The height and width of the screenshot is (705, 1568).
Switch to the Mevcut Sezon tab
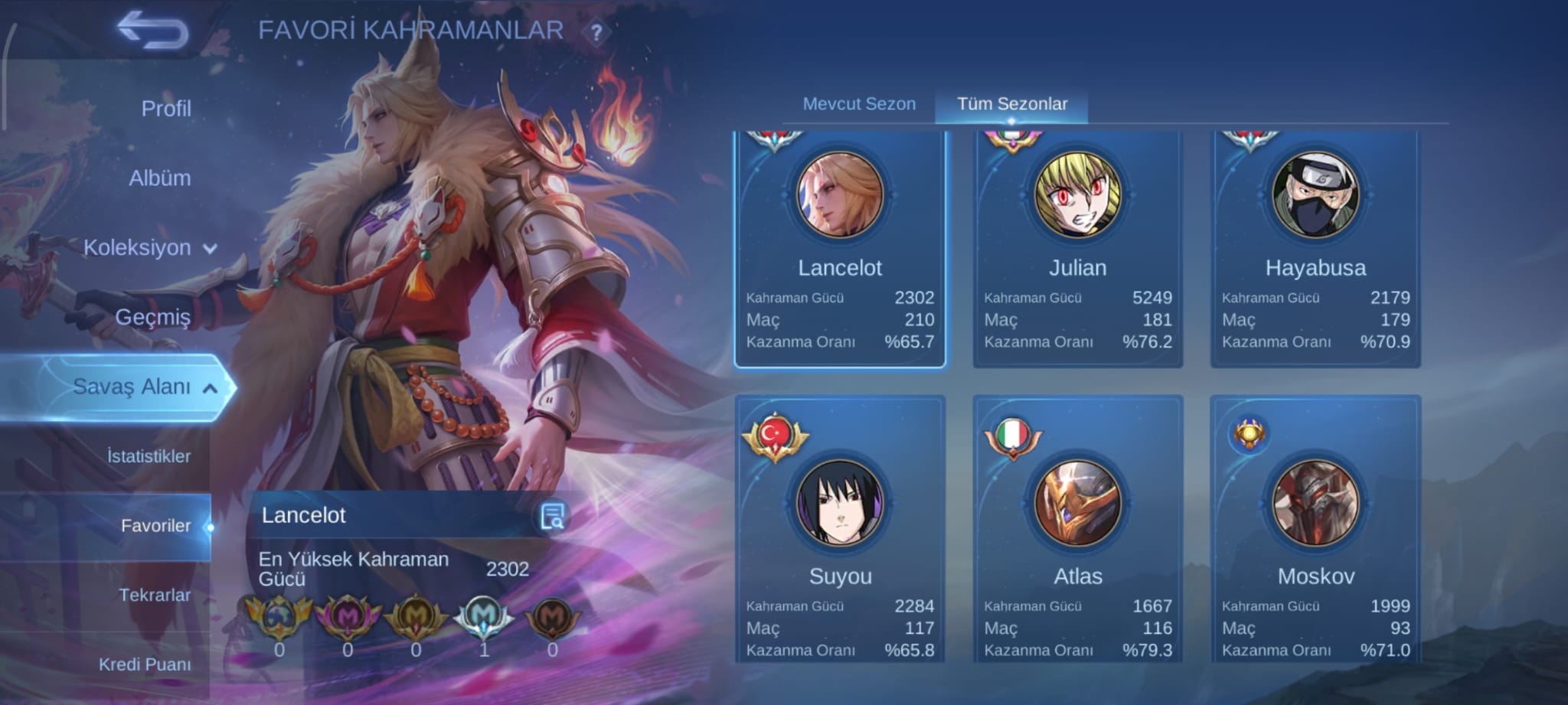tap(859, 103)
